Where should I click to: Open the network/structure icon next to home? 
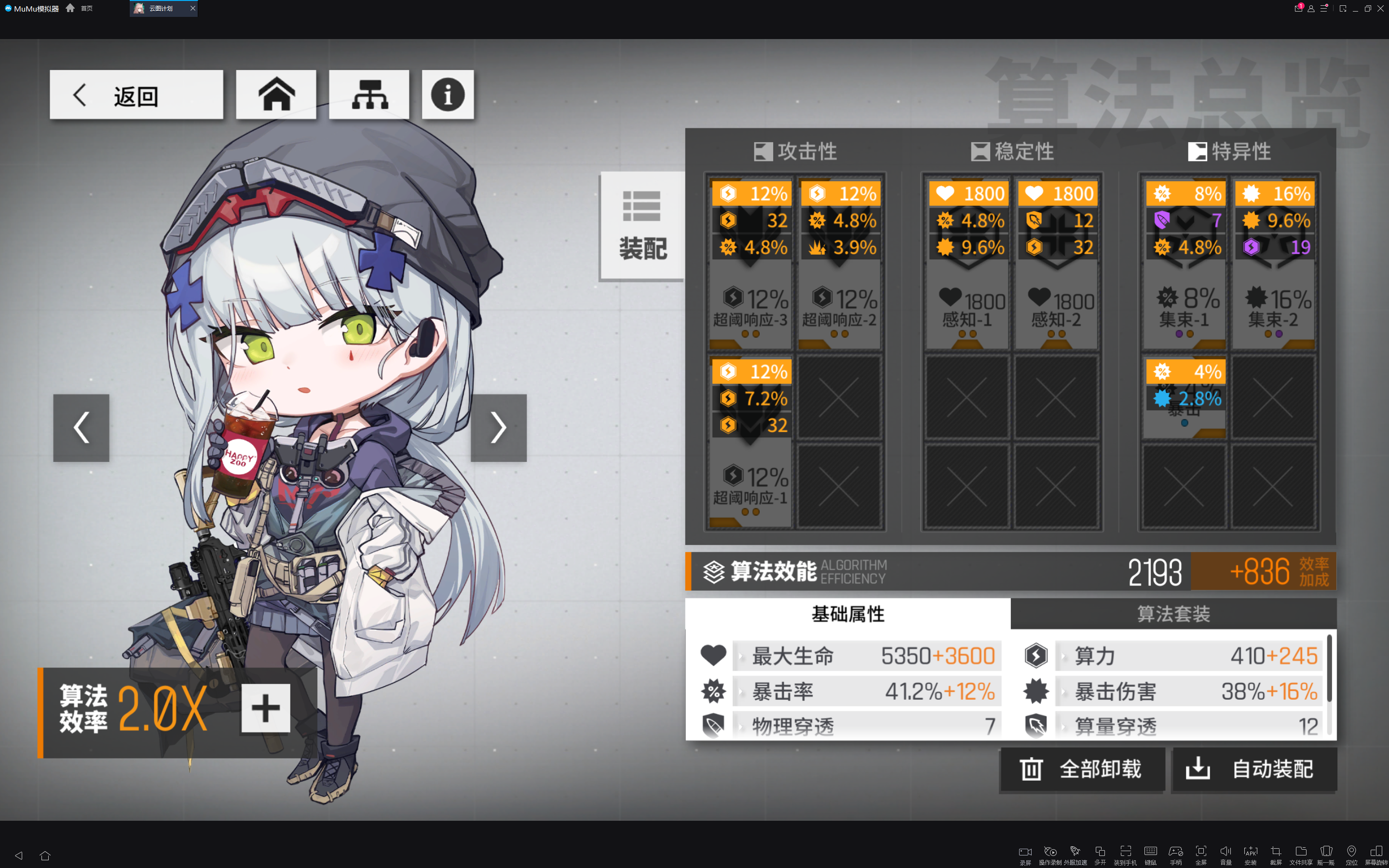[x=369, y=94]
